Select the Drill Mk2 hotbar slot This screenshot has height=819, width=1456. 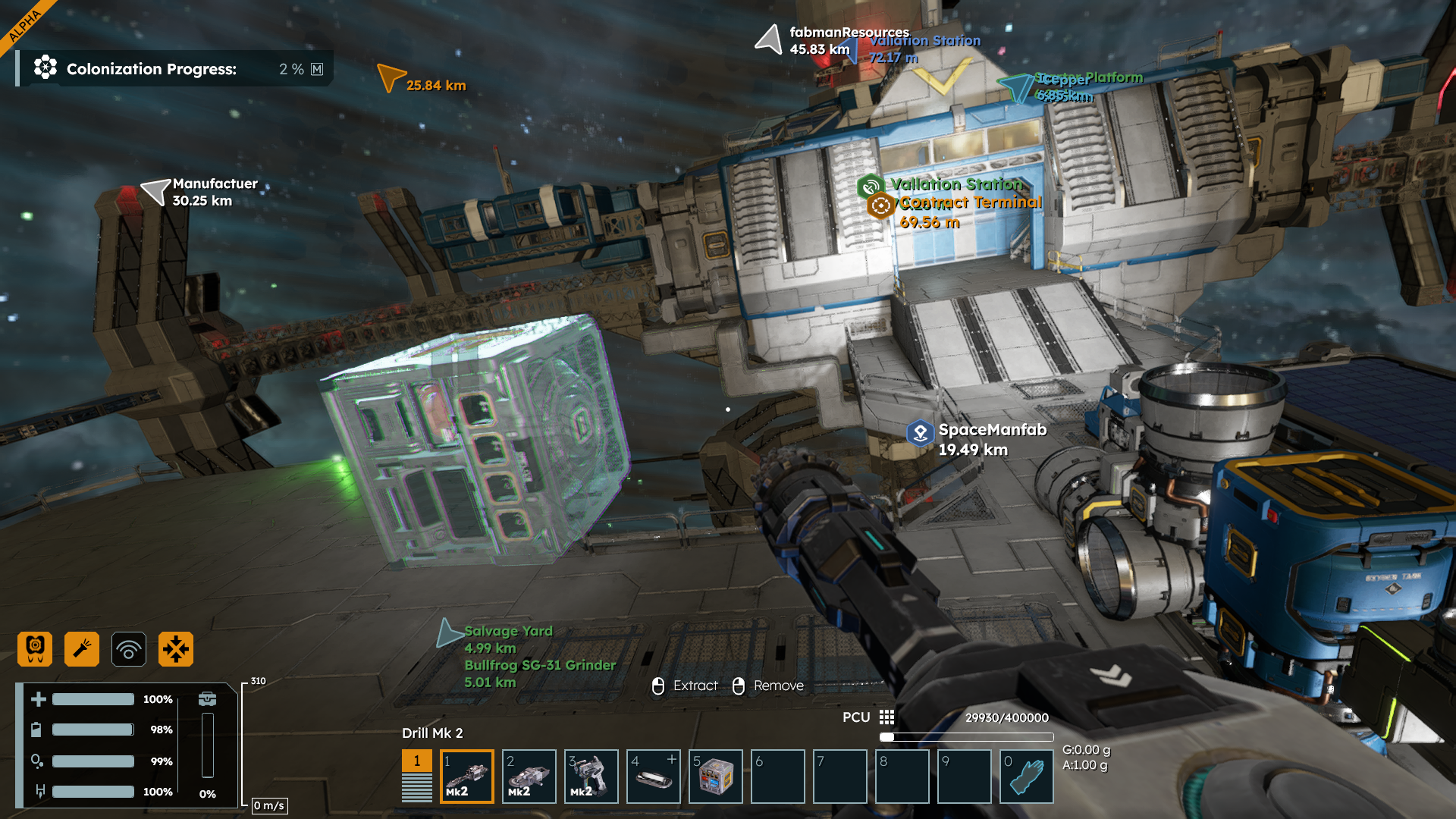pos(467,777)
